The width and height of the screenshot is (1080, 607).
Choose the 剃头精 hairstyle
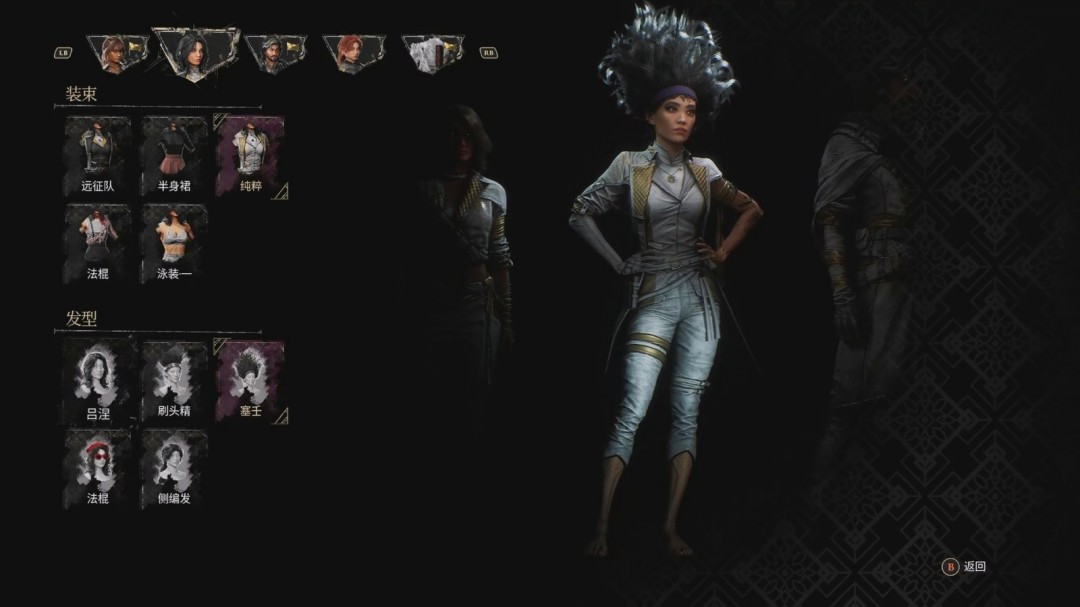coord(174,380)
